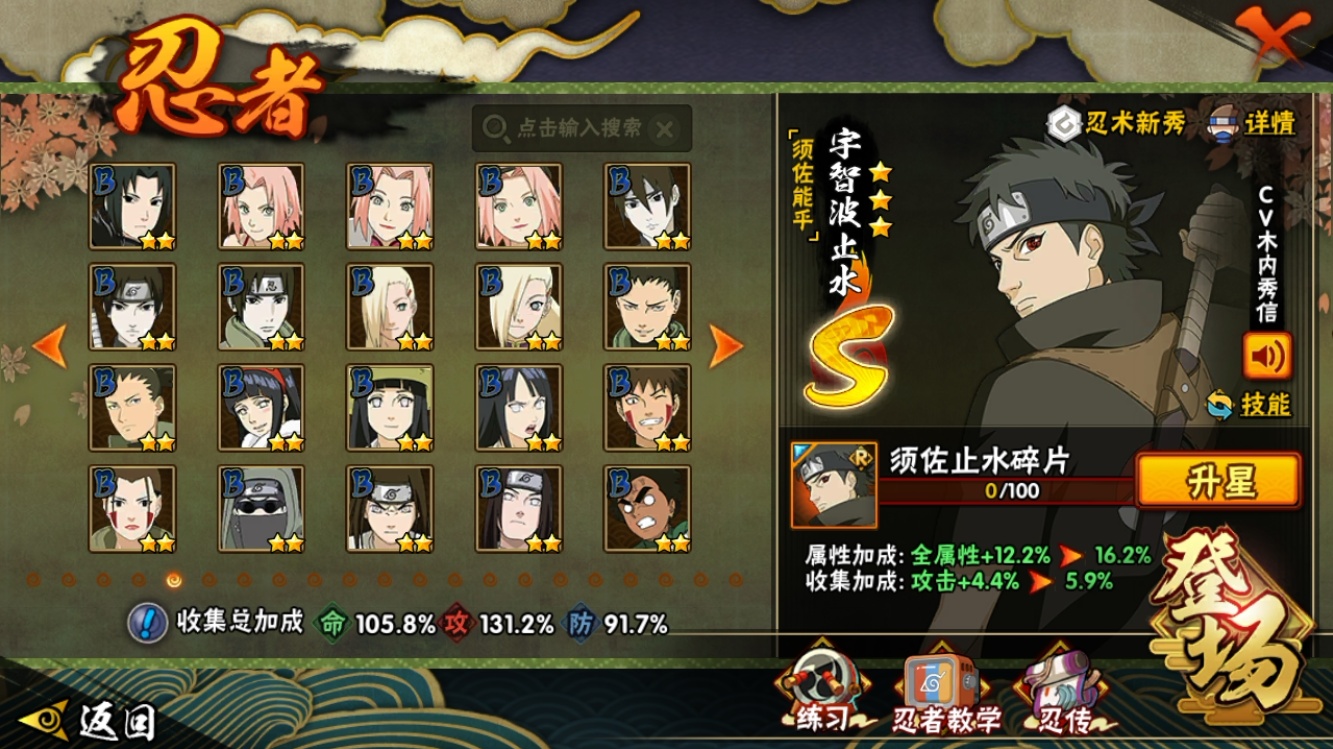Image resolution: width=1333 pixels, height=749 pixels.
Task: Play the character voice speaker button
Action: point(1267,356)
